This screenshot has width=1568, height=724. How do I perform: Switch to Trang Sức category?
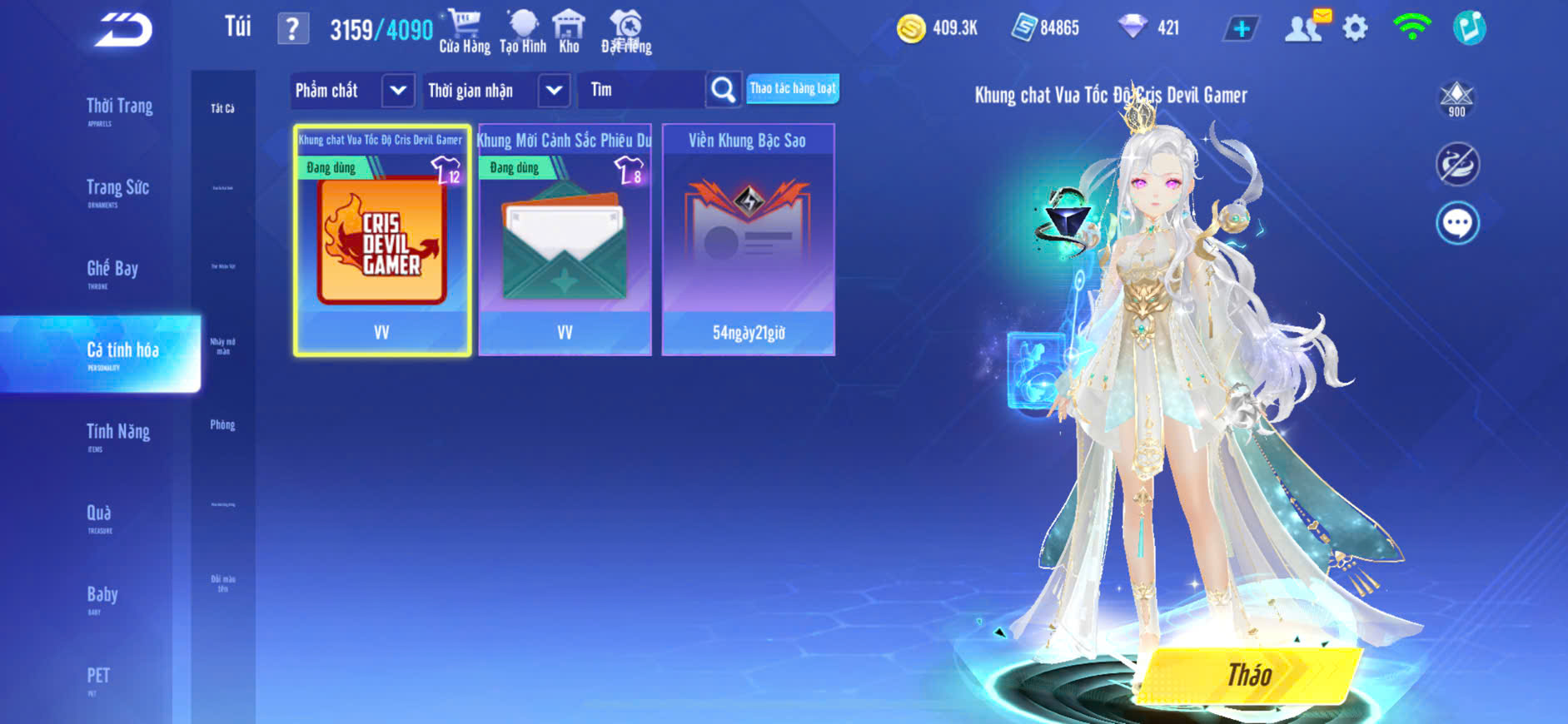[117, 190]
